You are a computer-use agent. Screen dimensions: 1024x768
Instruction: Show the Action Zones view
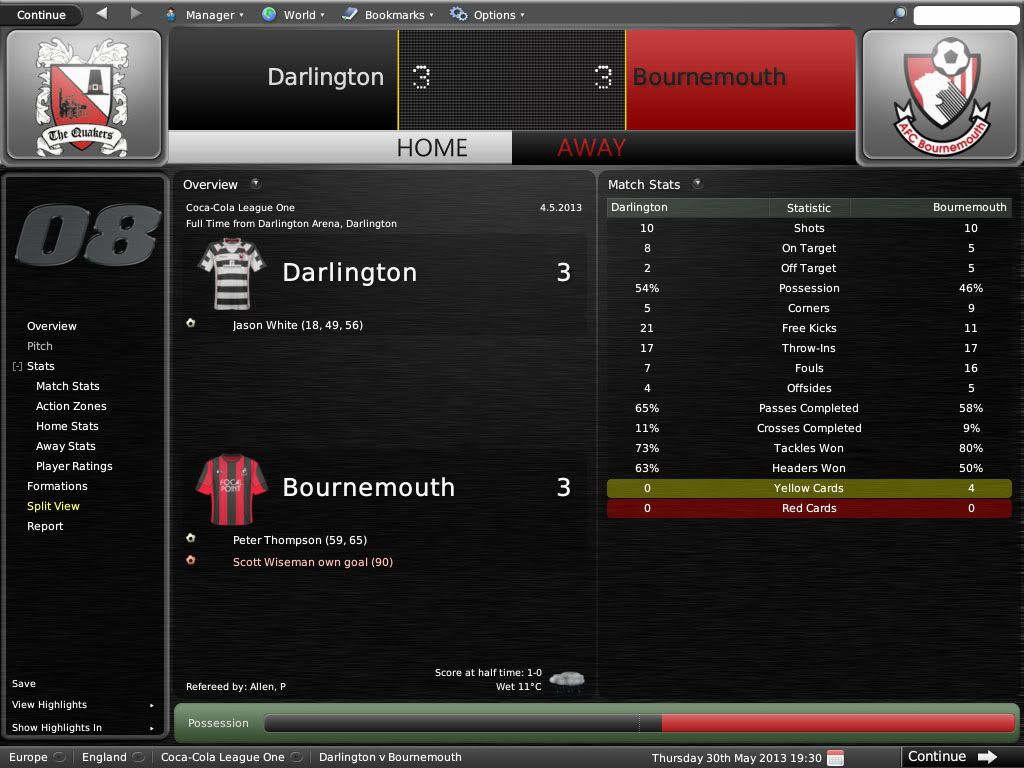click(71, 406)
